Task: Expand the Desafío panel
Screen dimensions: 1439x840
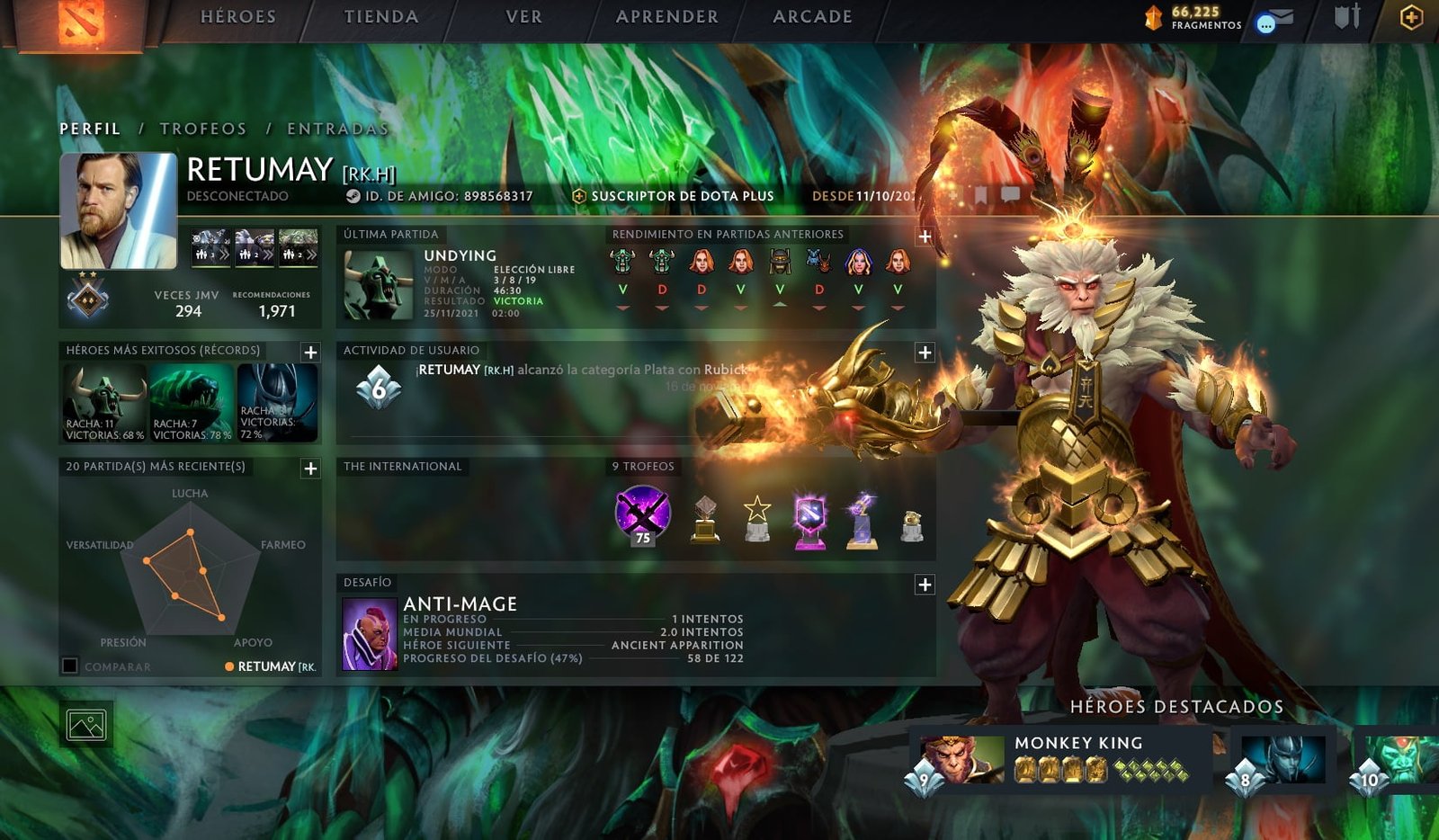Action: [925, 585]
